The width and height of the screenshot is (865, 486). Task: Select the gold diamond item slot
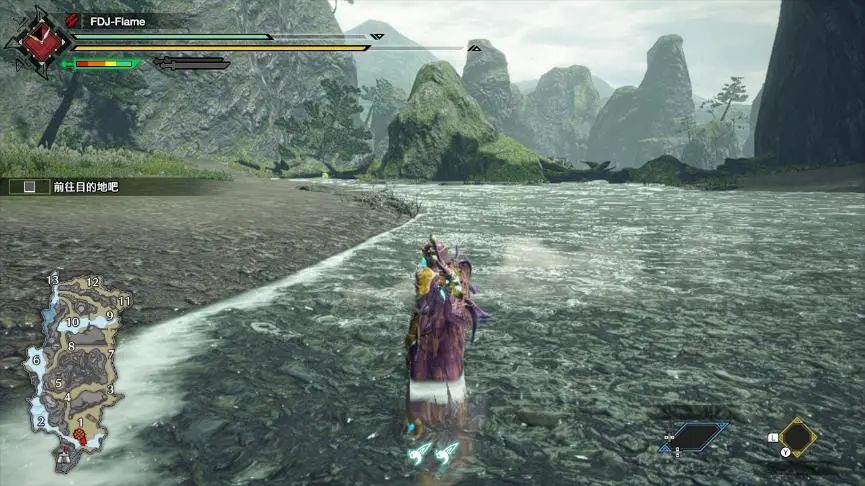[x=798, y=437]
